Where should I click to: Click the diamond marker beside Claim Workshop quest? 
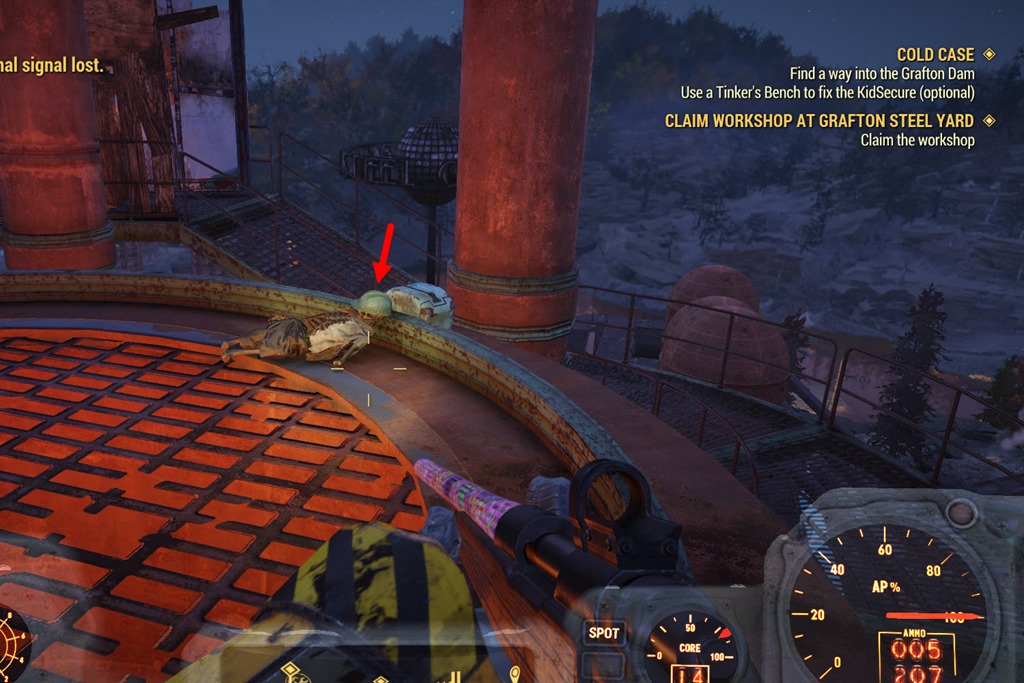[989, 121]
